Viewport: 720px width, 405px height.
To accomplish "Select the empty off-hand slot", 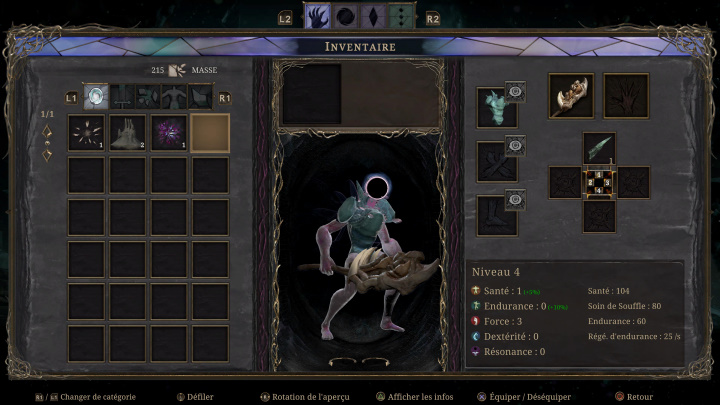I will click(x=626, y=94).
